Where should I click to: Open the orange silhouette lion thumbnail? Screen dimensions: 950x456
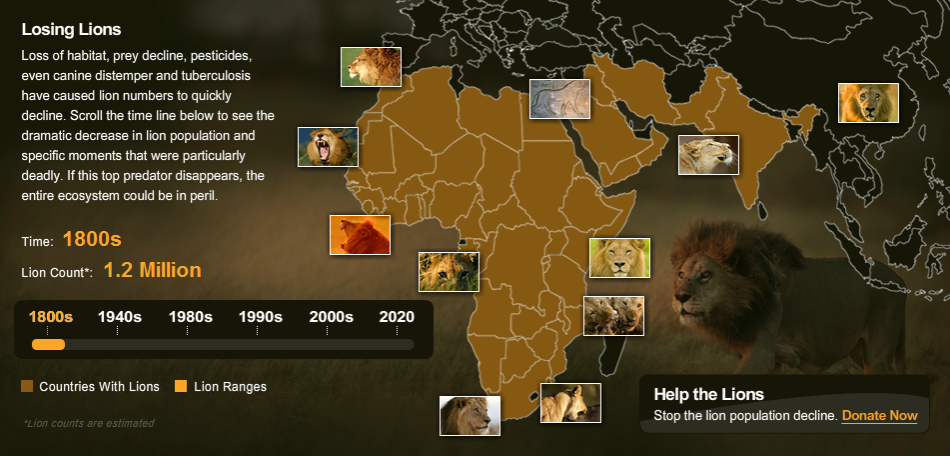[x=360, y=235]
